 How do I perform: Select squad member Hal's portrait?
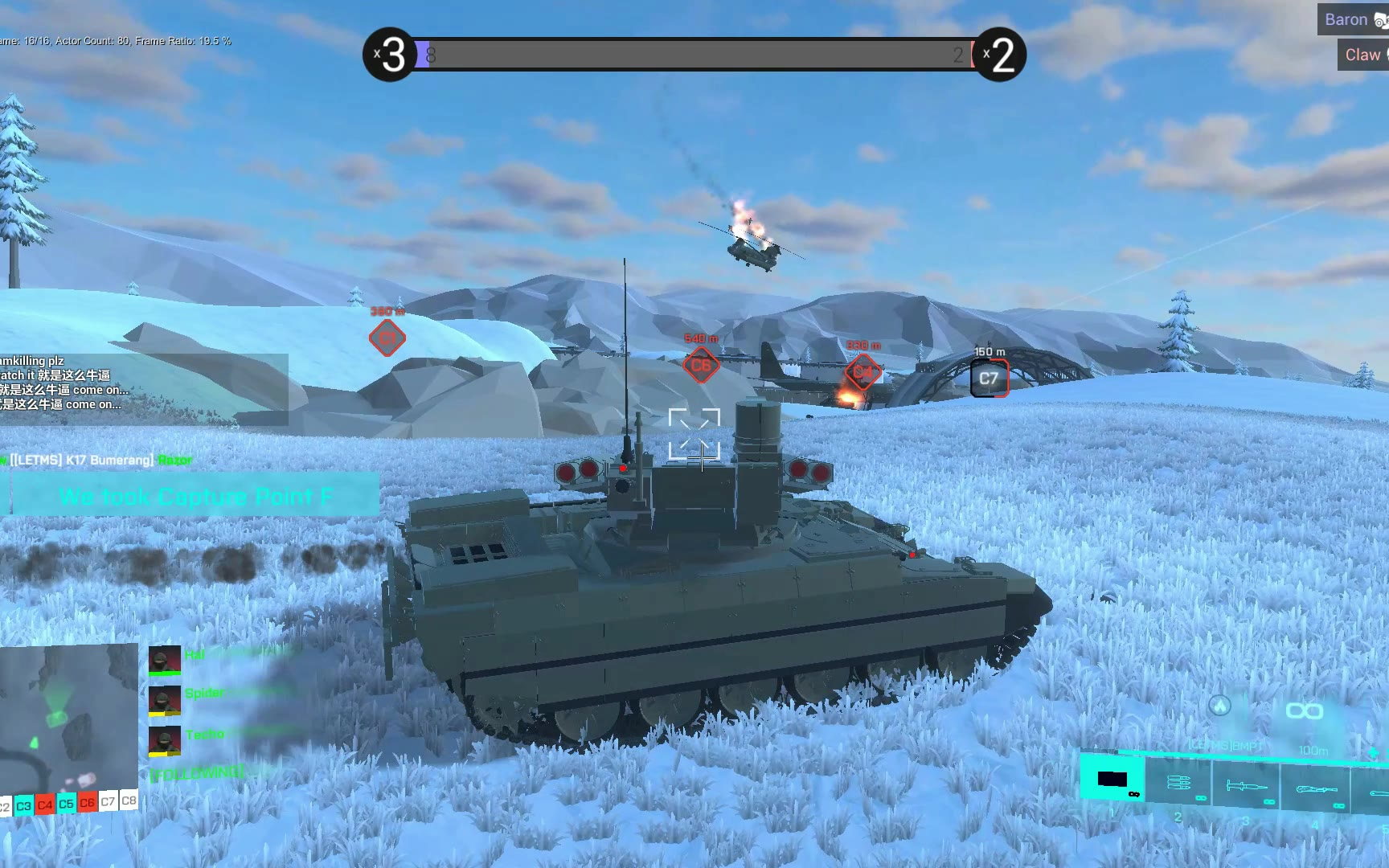click(164, 661)
